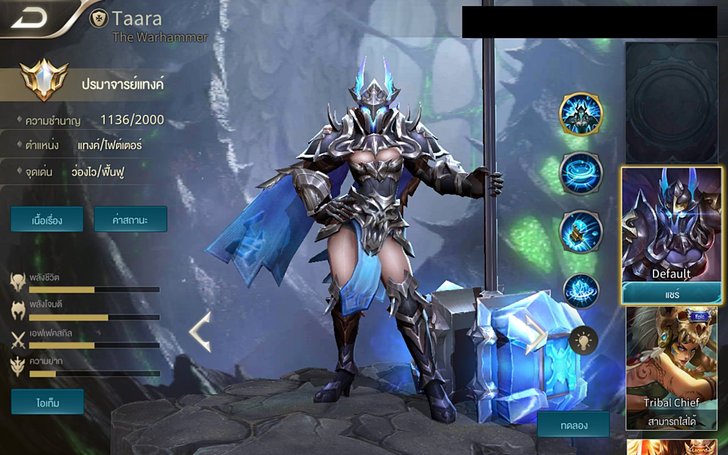
Task: Switch to next hero with right arrow
Action: [537, 333]
